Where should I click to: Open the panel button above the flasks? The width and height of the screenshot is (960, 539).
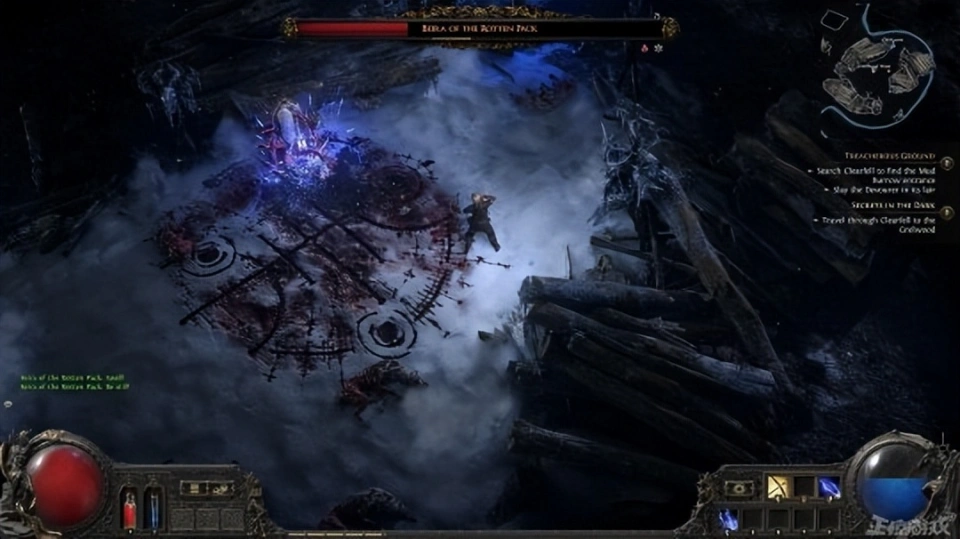pyautogui.click(x=193, y=487)
